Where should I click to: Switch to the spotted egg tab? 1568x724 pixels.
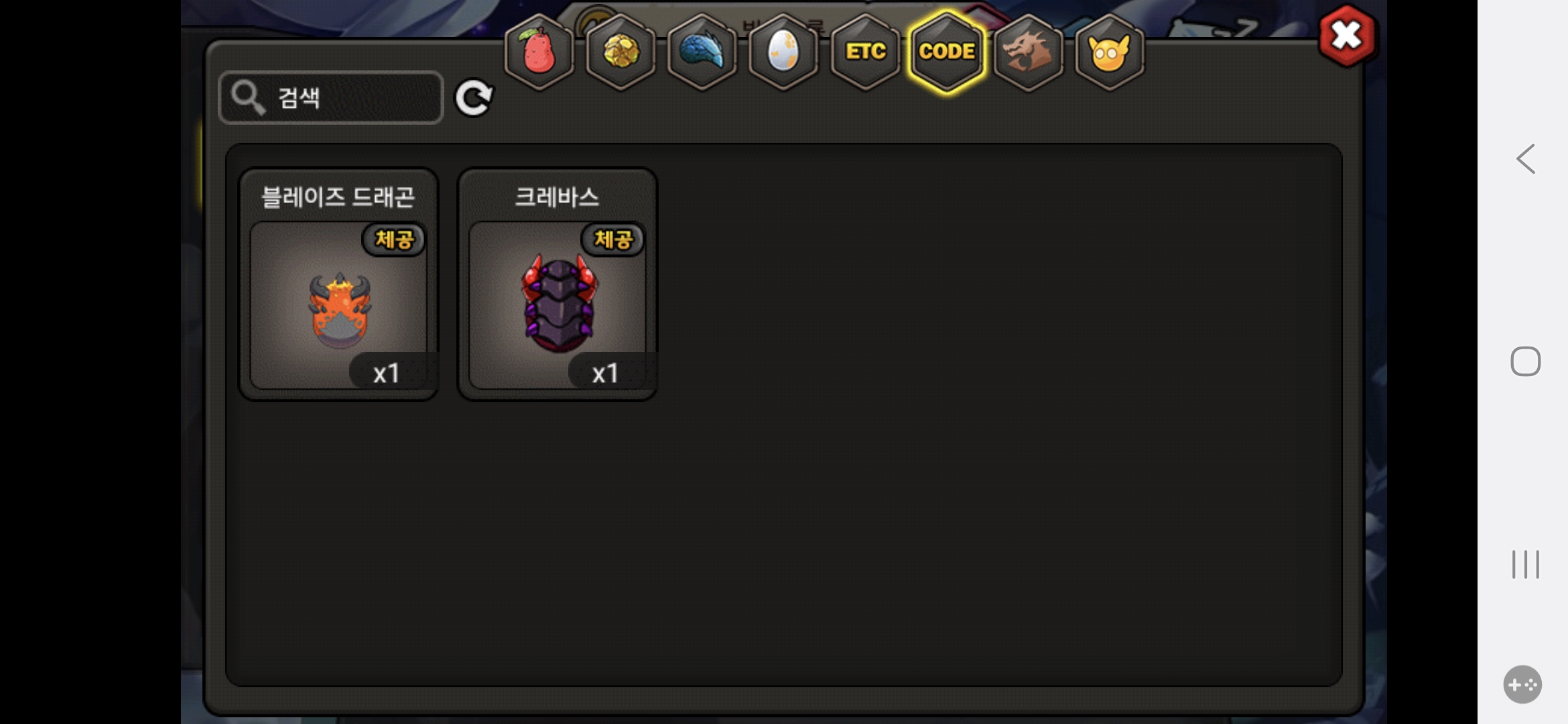tap(783, 52)
